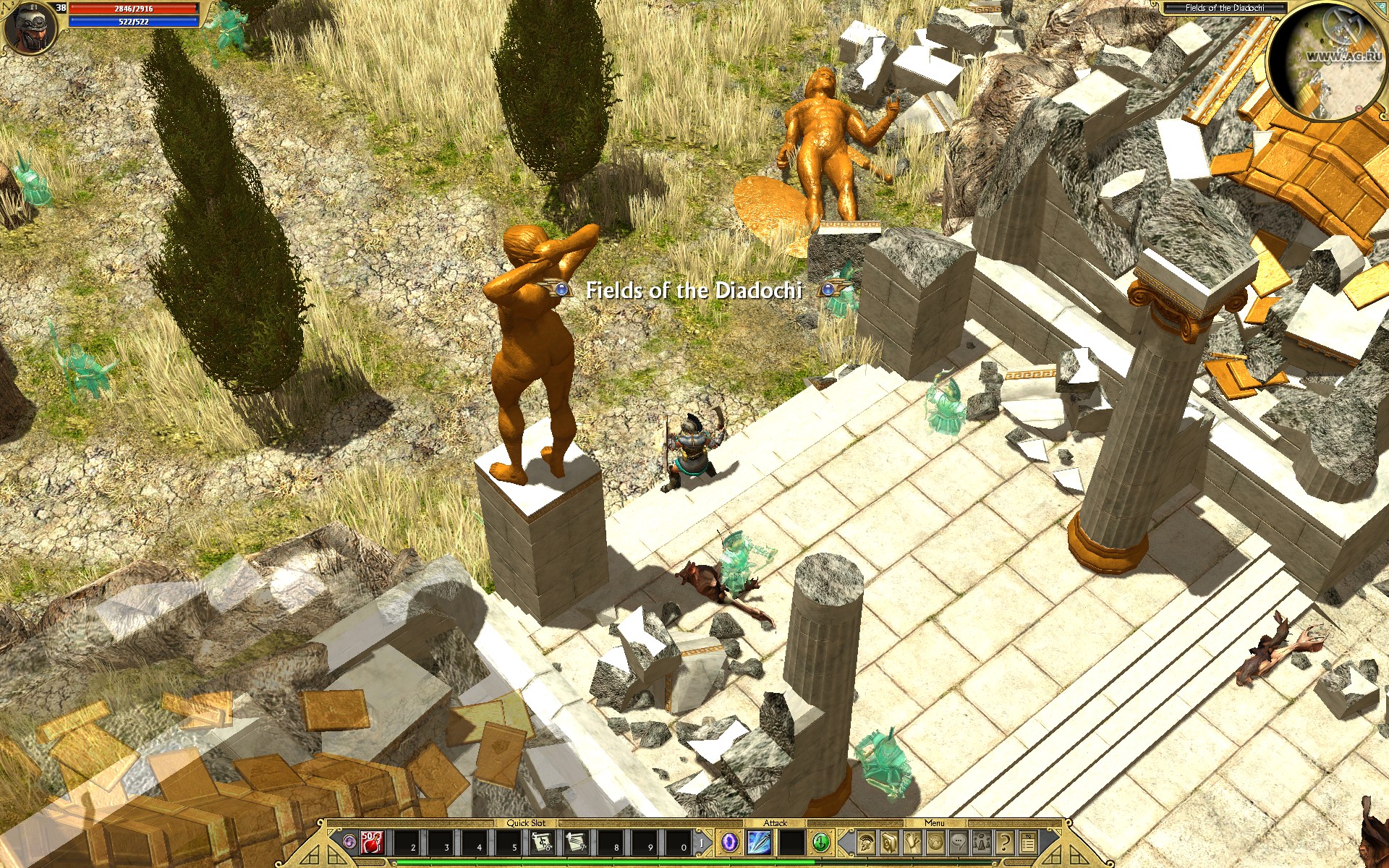Open the TQ checklist journal icon
This screenshot has height=868, width=1389.
[x=1027, y=842]
